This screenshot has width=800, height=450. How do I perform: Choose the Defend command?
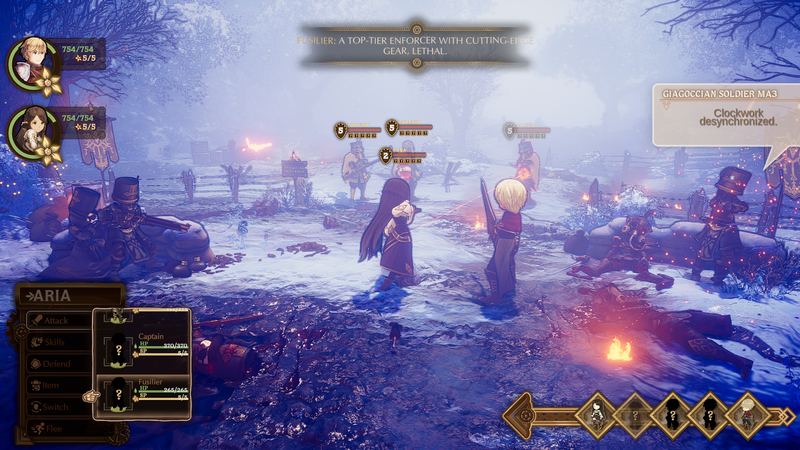coord(55,364)
